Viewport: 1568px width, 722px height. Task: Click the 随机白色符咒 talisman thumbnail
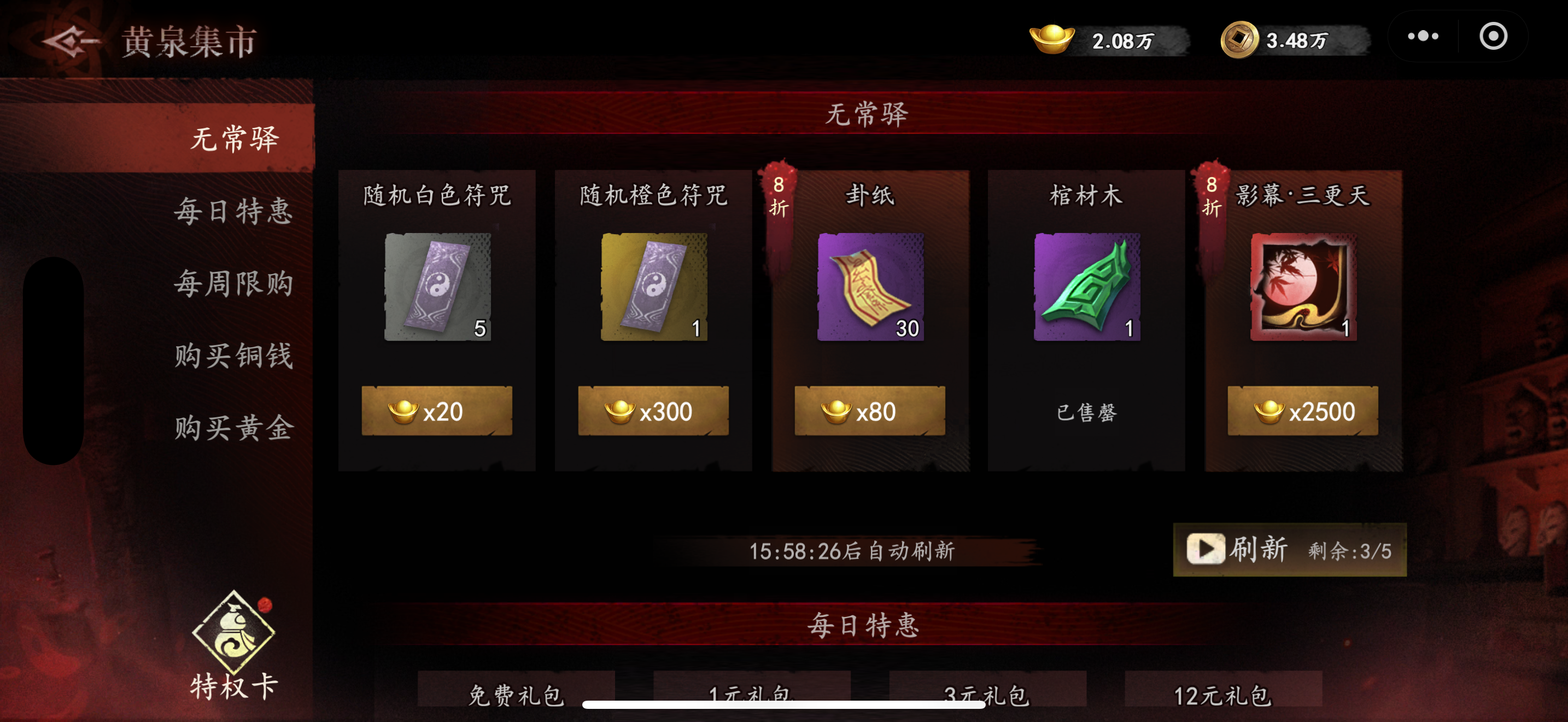click(437, 286)
